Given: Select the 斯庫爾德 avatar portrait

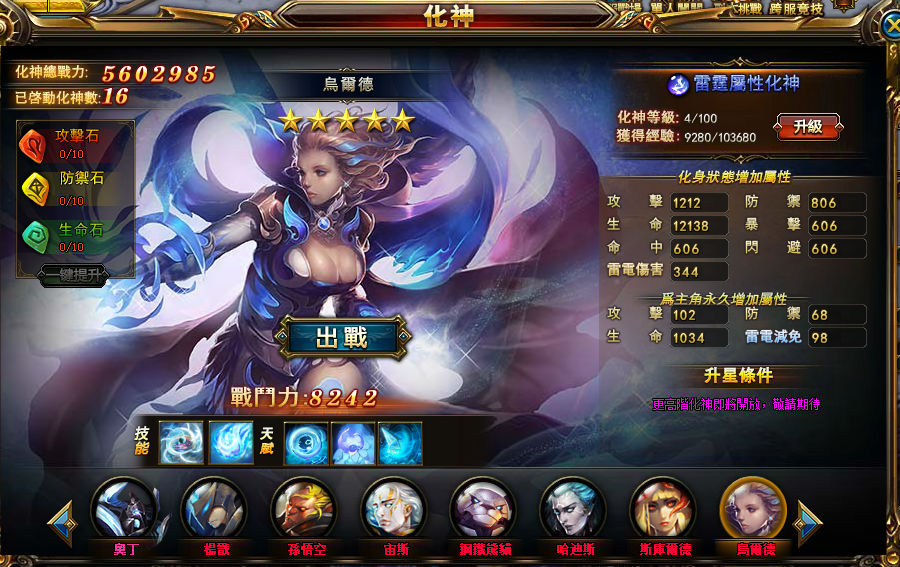Looking at the screenshot, I should click(663, 510).
